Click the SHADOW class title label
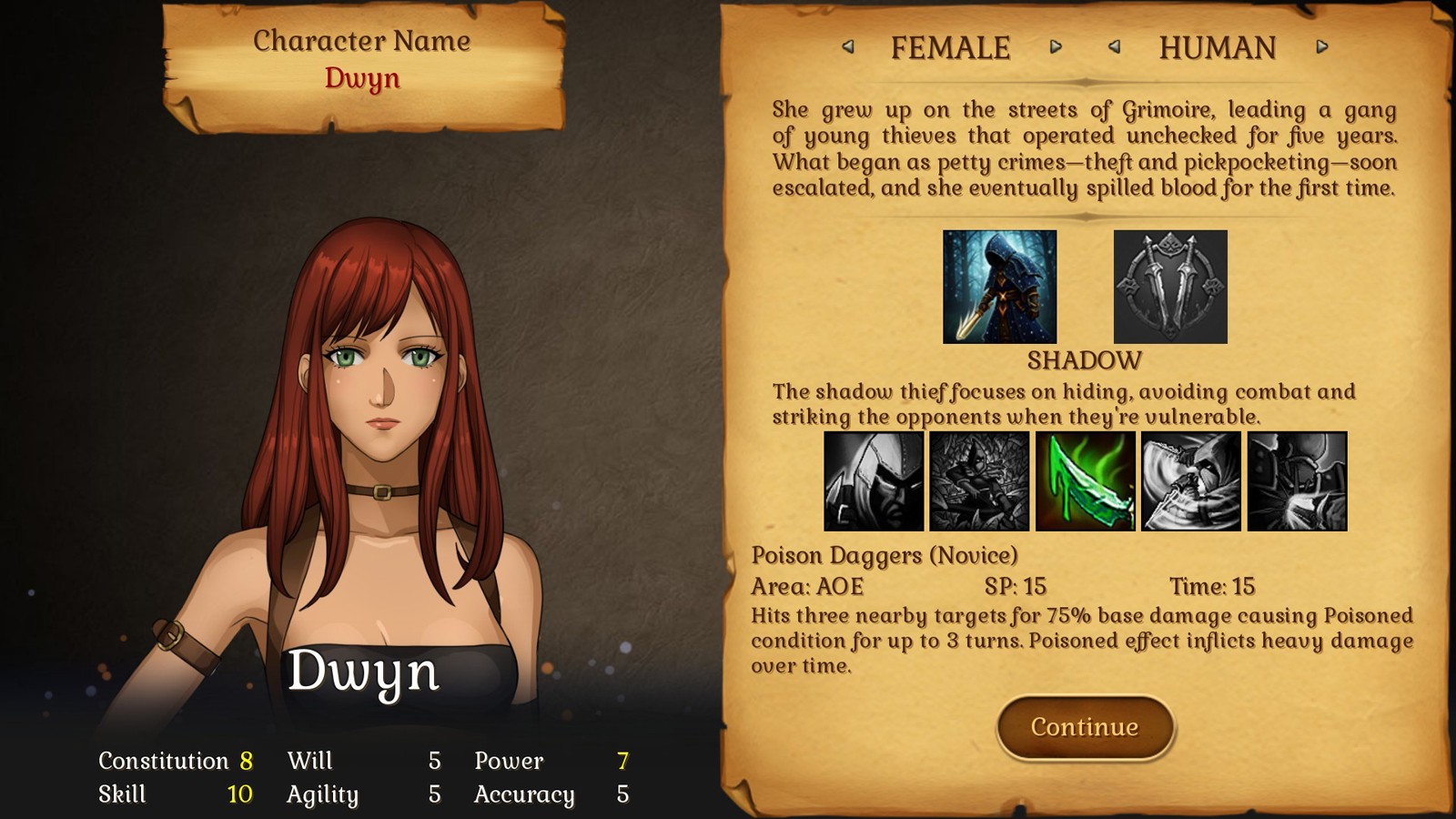The width and height of the screenshot is (1456, 819). click(1084, 360)
